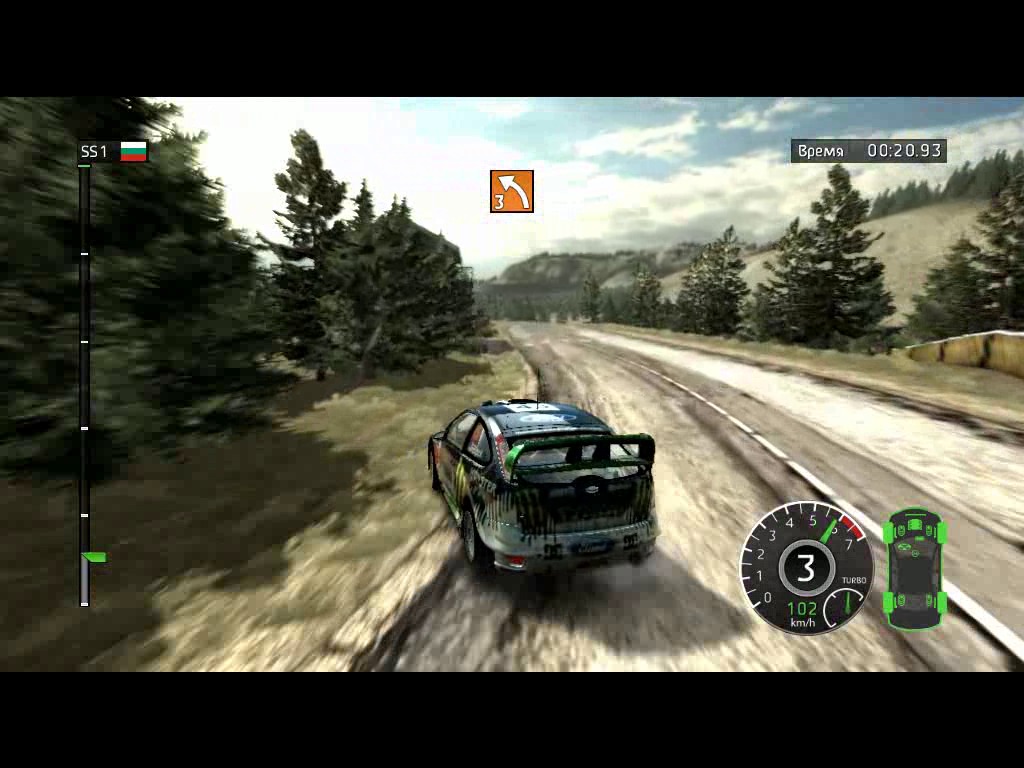Viewport: 1024px width, 768px height.
Task: Click the green marker on the stage progress bar
Action: [94, 557]
